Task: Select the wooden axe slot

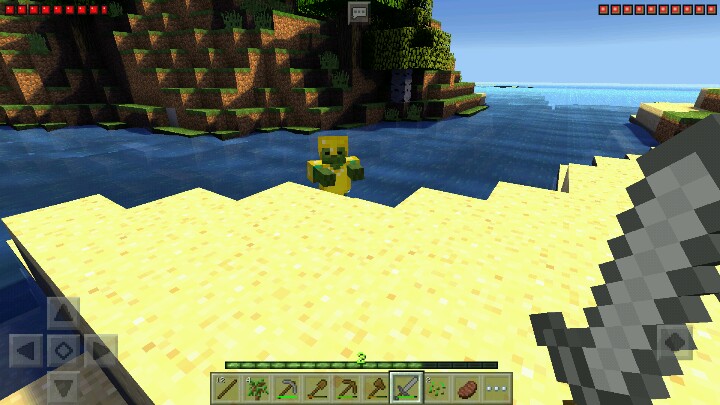Action: [376, 388]
